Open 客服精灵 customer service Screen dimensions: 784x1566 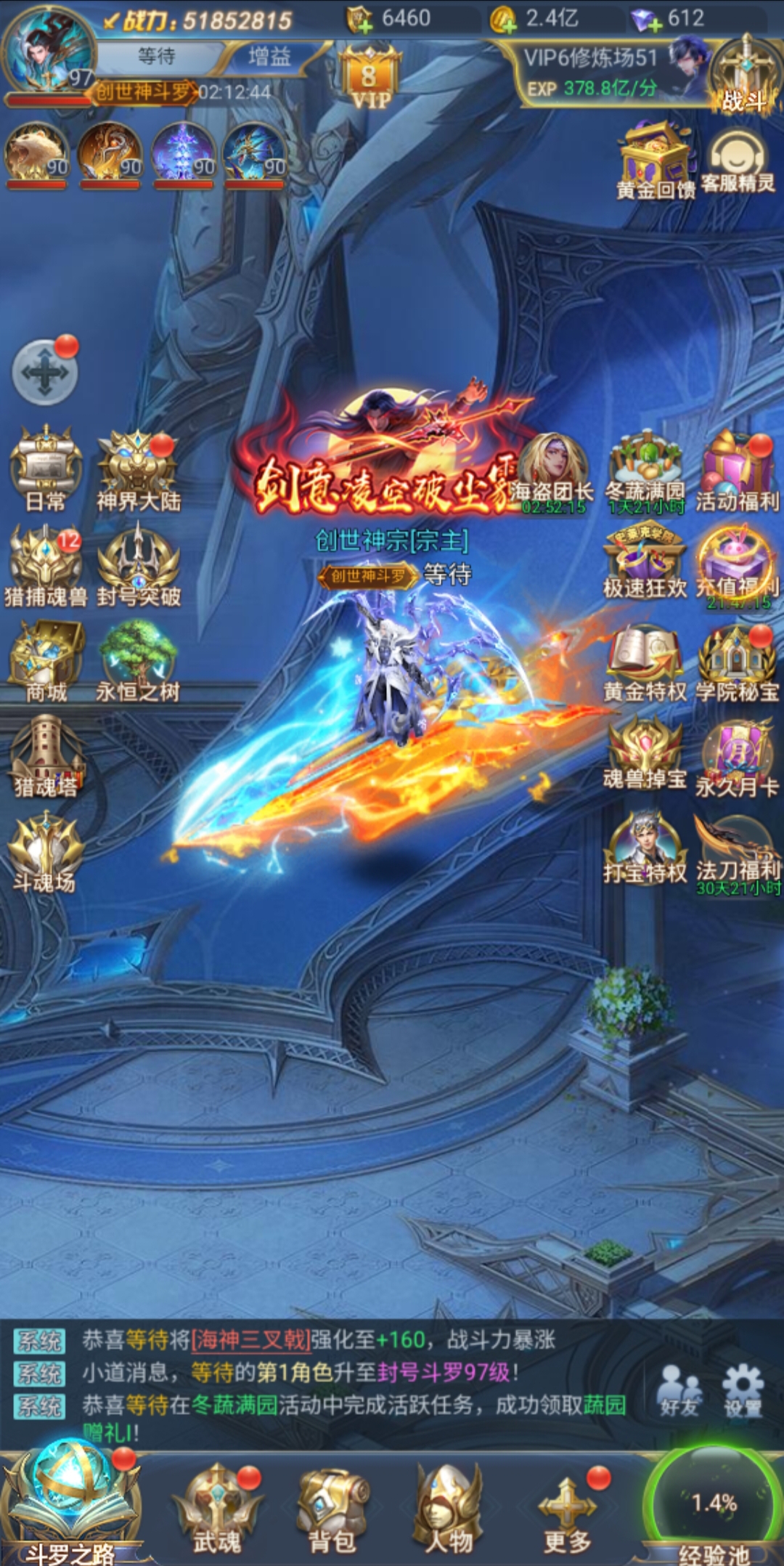click(x=738, y=163)
